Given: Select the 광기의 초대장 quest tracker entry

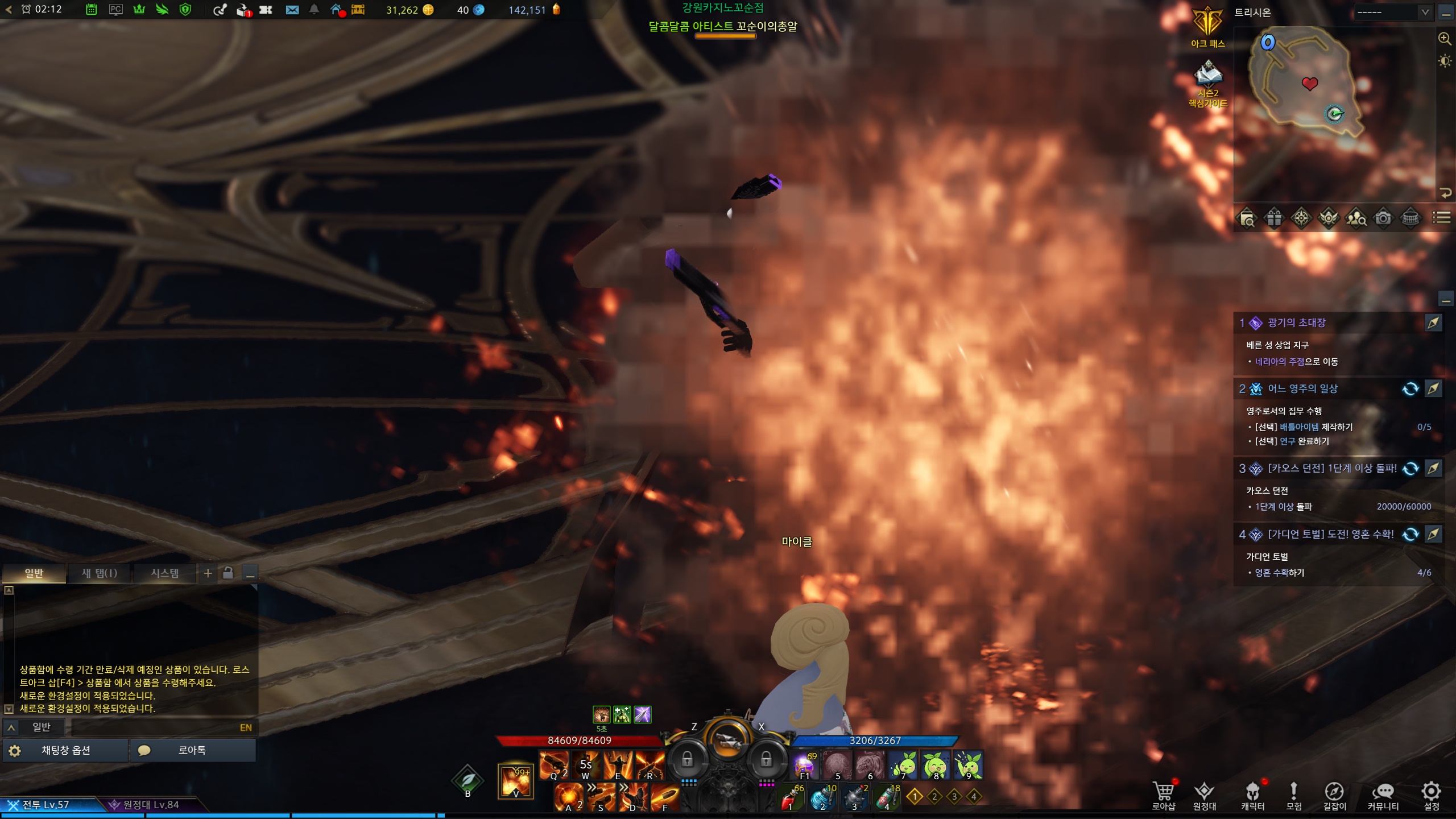Looking at the screenshot, I should [x=1297, y=322].
